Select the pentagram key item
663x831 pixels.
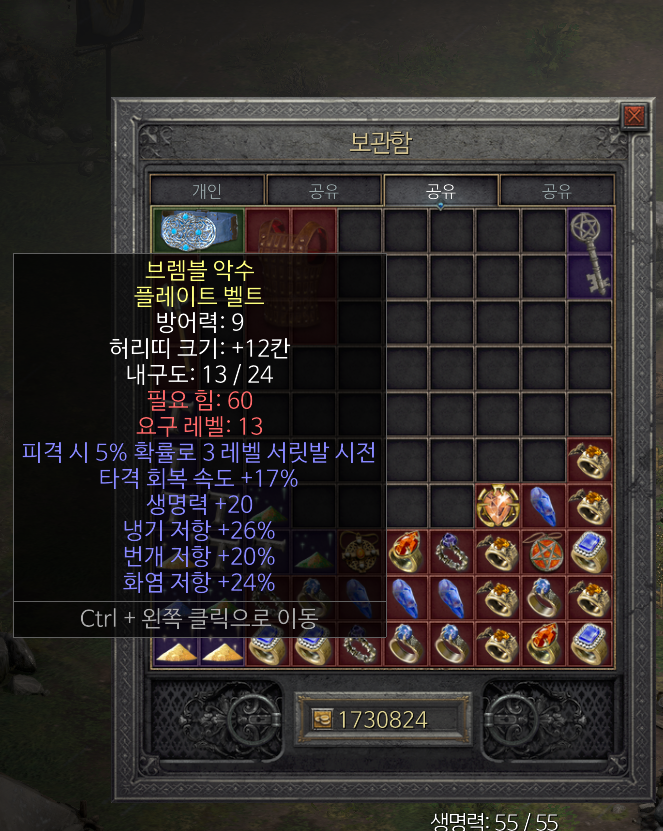[x=589, y=253]
